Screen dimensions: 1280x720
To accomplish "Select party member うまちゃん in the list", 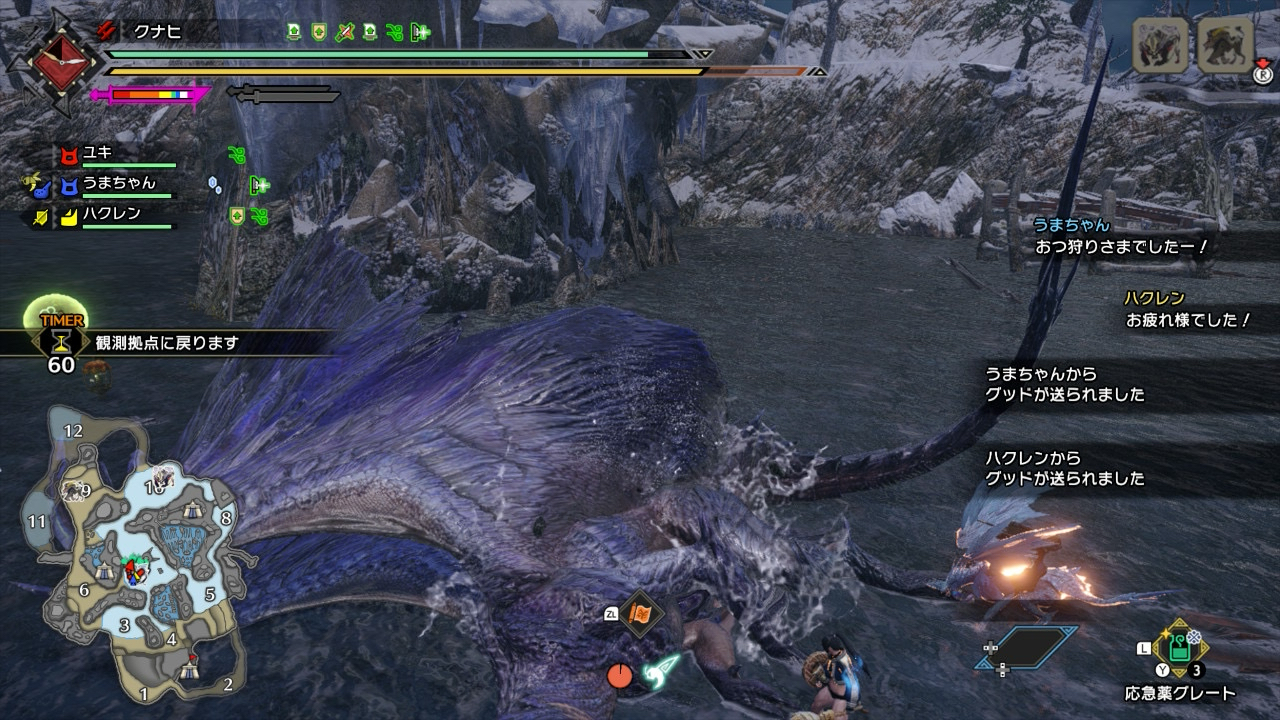I will click(x=119, y=183).
